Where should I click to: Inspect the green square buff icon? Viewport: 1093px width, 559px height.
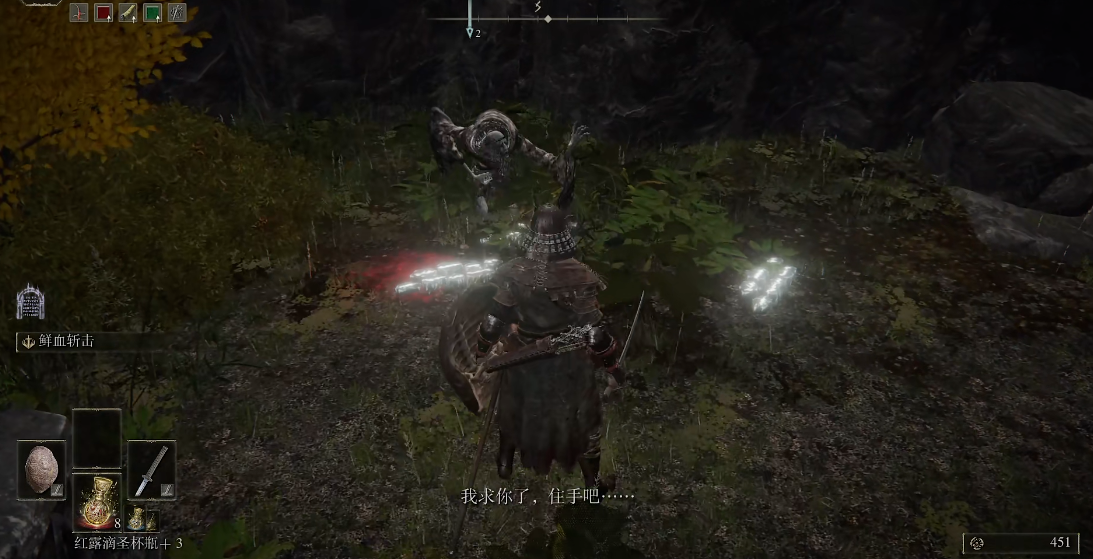point(153,13)
